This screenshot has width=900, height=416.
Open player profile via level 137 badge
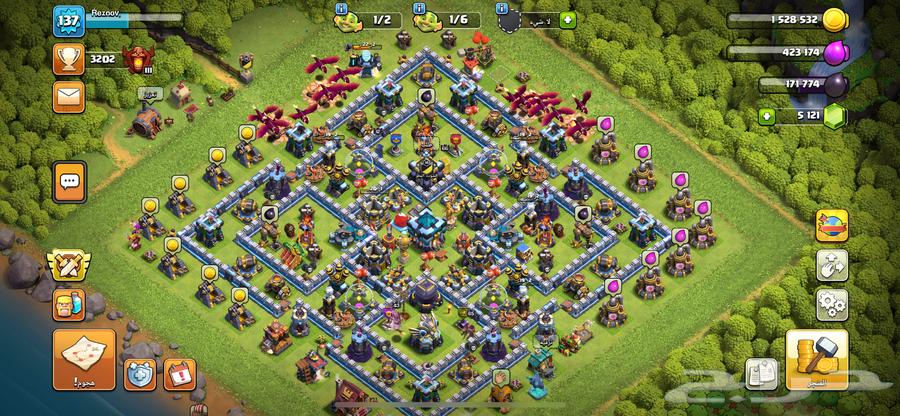pyautogui.click(x=68, y=21)
